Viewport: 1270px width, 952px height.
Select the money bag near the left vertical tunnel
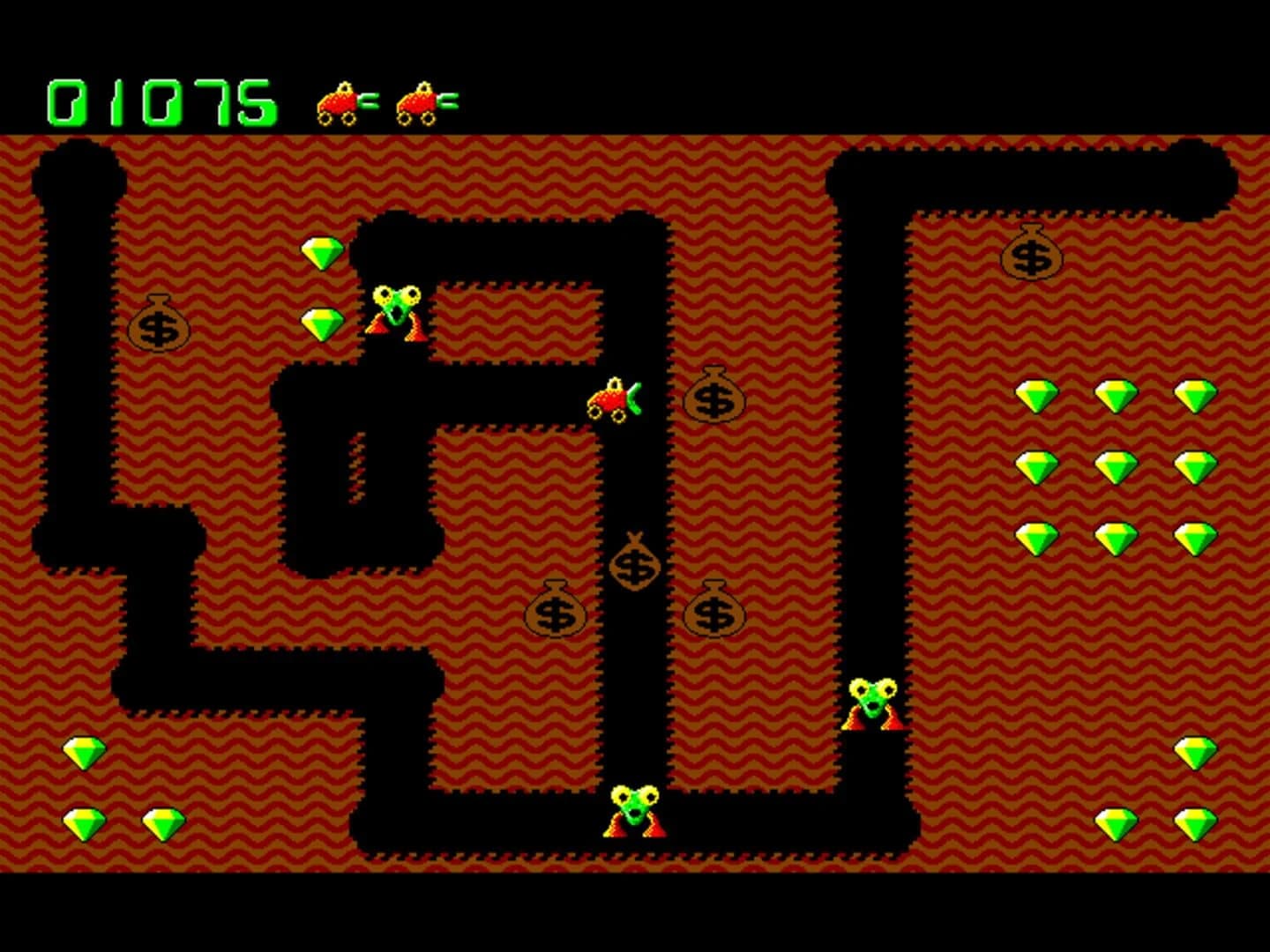pos(159,328)
